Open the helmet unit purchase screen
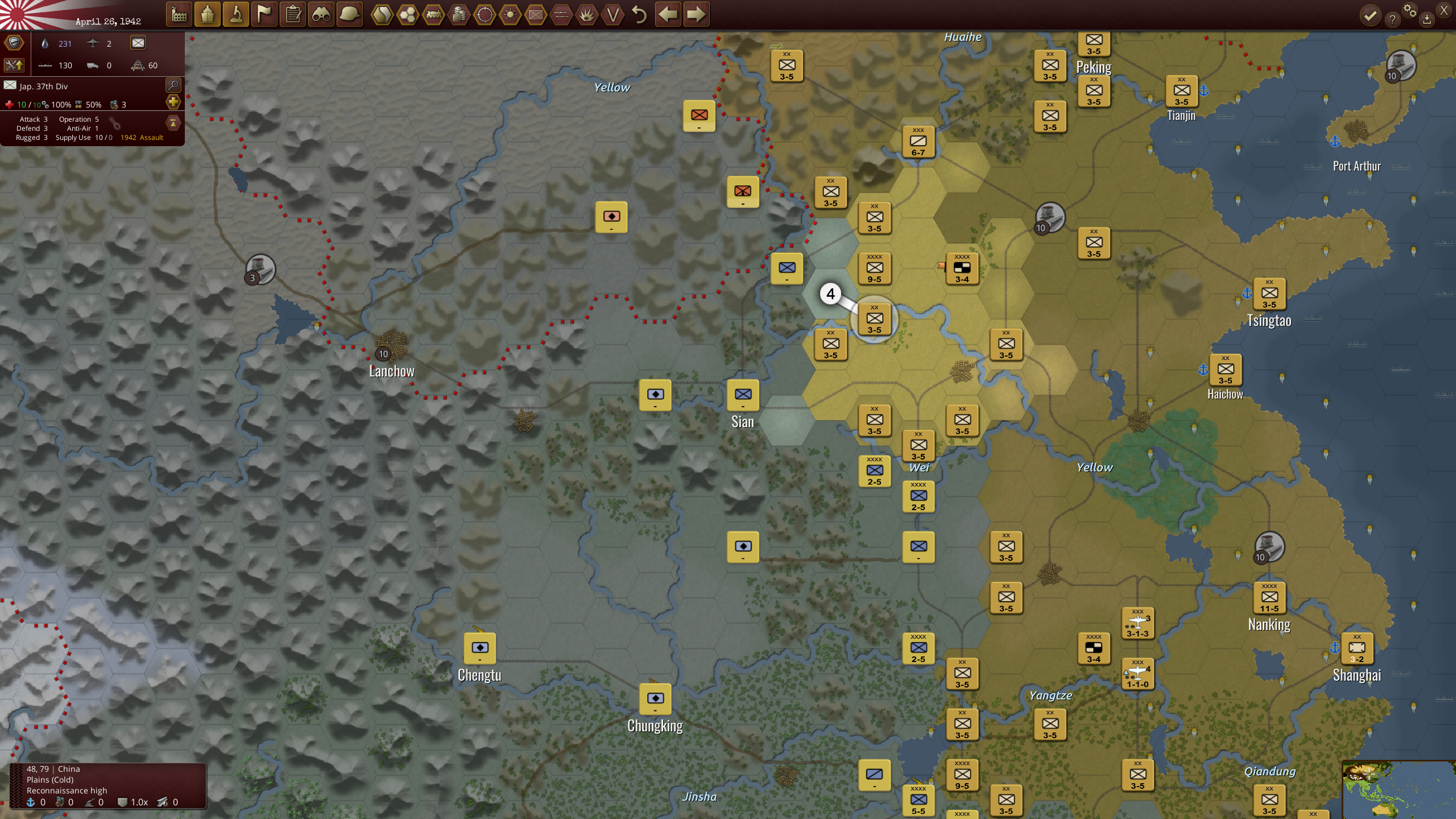 point(349,15)
